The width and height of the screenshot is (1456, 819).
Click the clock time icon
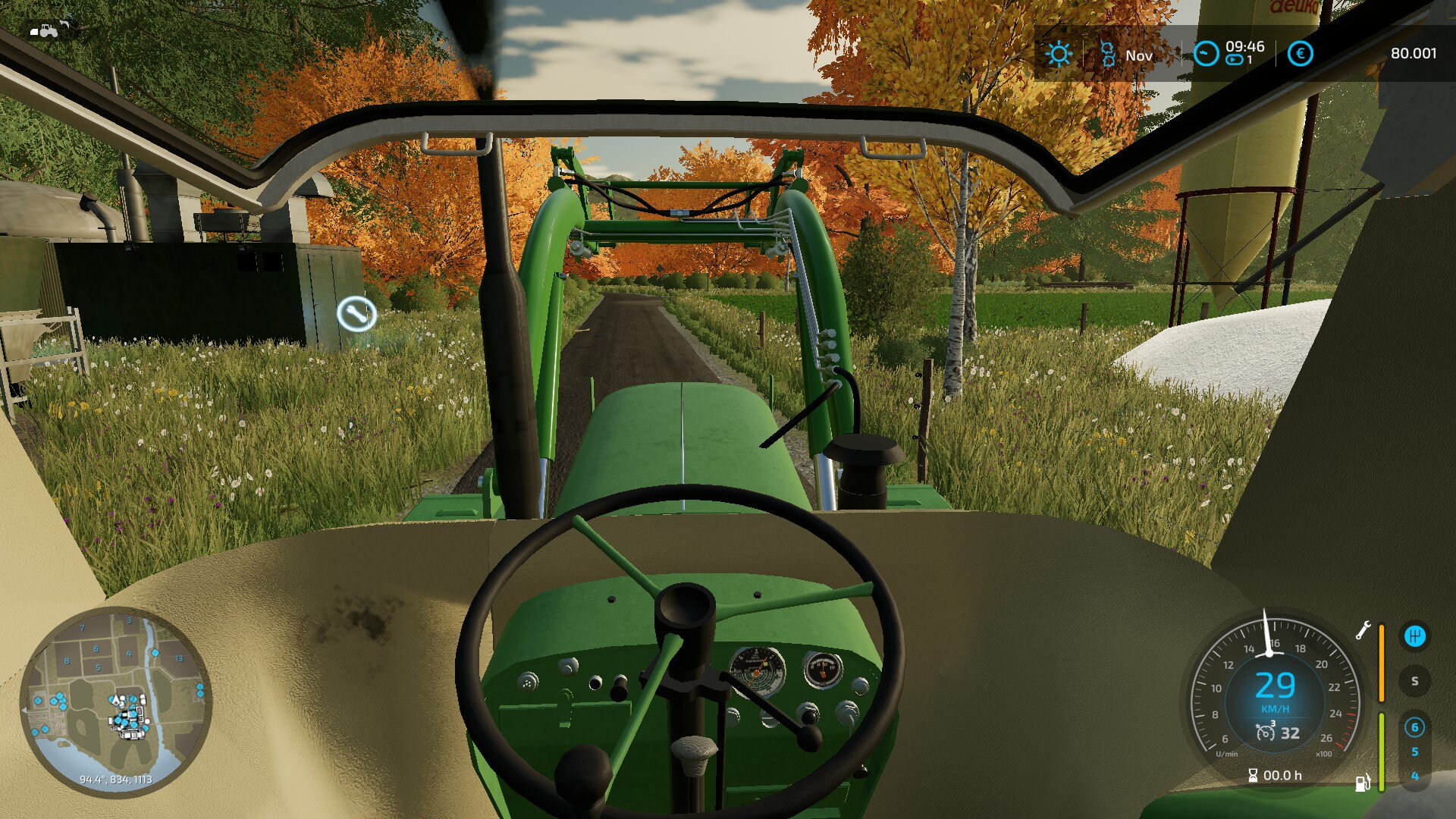pos(1206,54)
